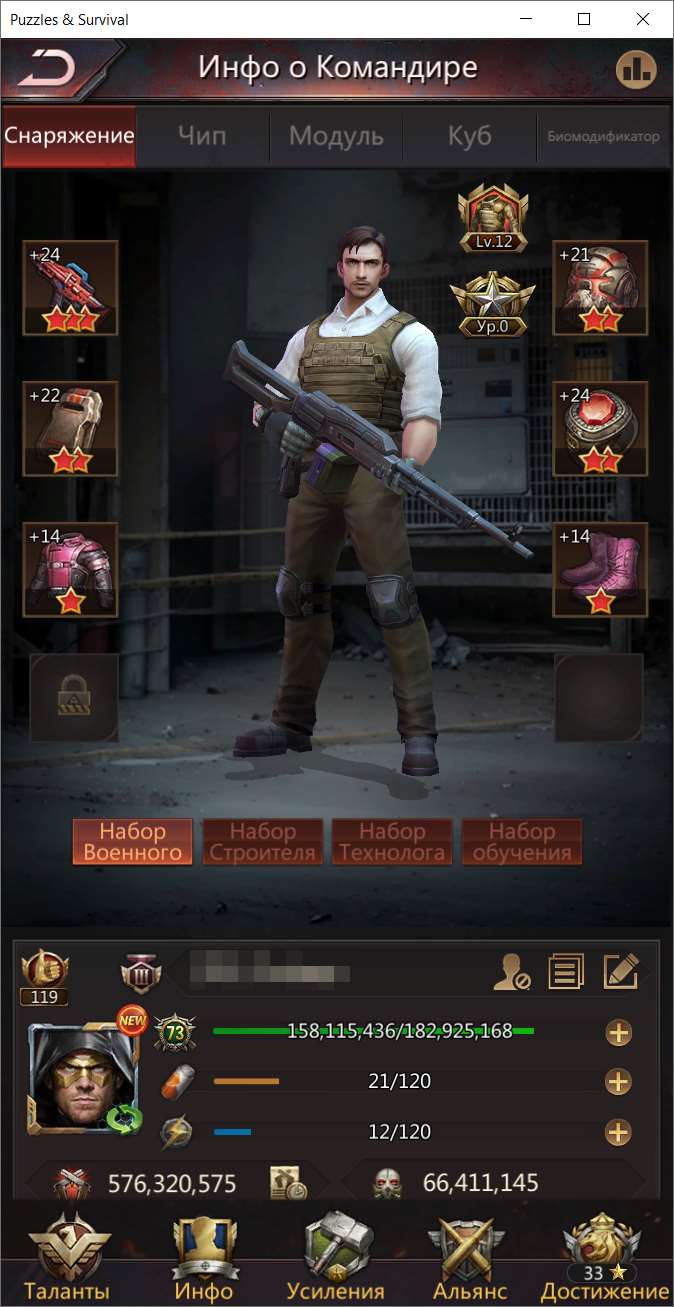
Task: Go to the Альянс section
Action: (x=470, y=1259)
